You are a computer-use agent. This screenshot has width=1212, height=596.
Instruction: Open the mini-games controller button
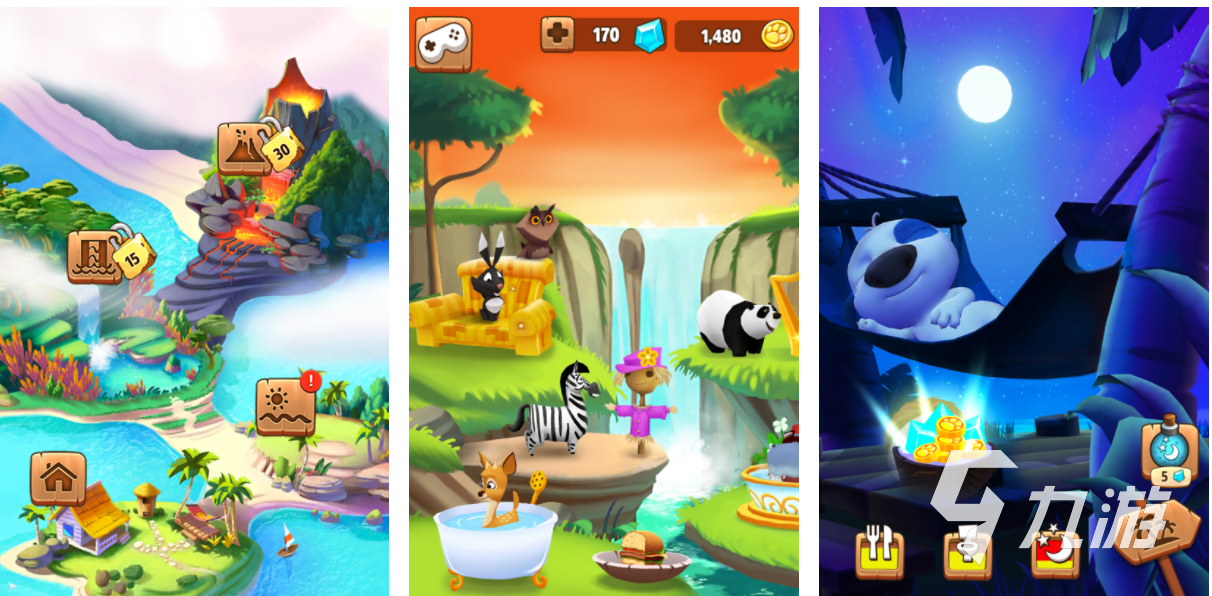point(443,44)
